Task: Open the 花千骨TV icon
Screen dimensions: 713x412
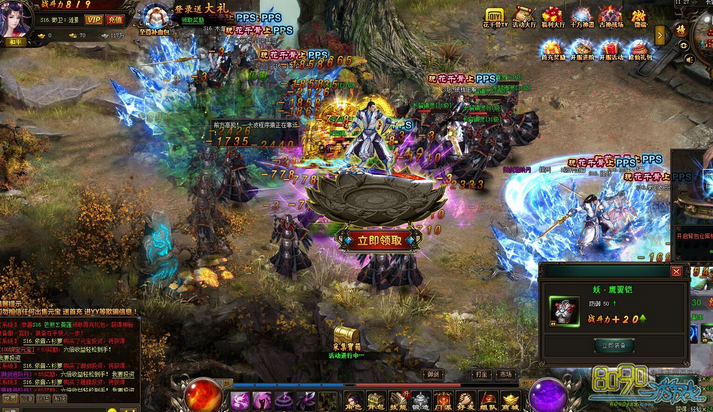Action: point(495,17)
